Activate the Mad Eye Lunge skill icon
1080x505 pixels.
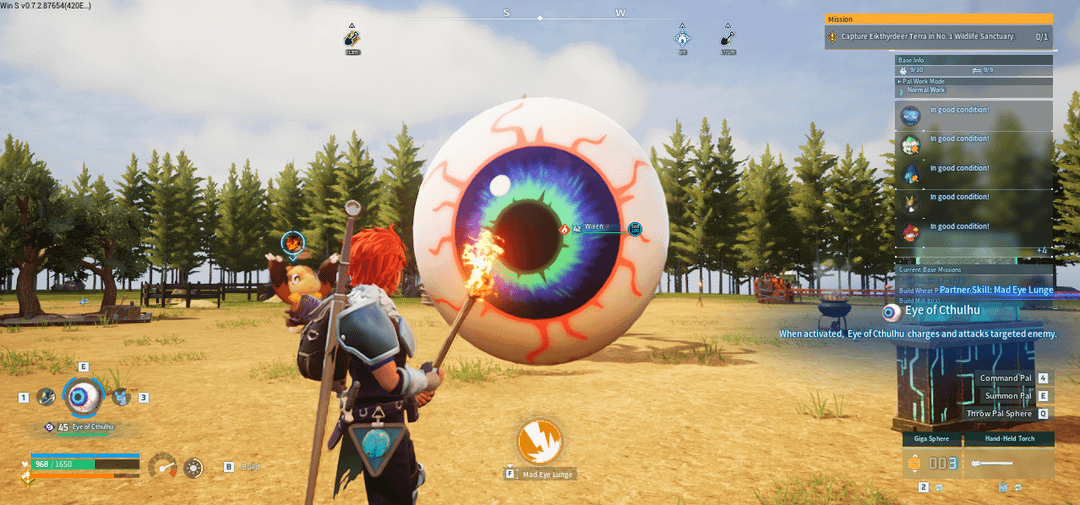(539, 441)
